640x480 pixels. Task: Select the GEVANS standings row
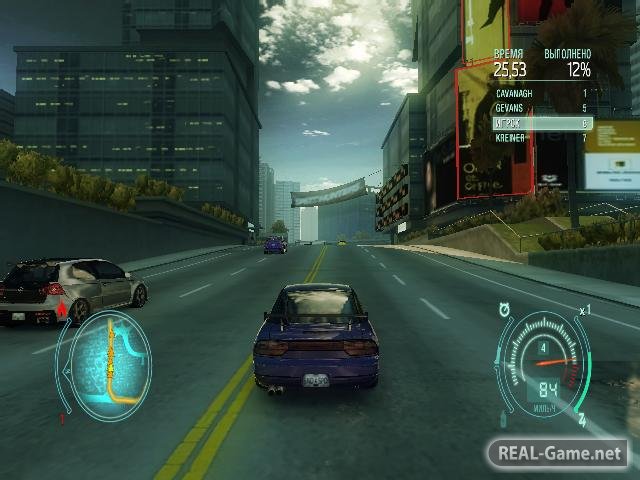point(541,107)
